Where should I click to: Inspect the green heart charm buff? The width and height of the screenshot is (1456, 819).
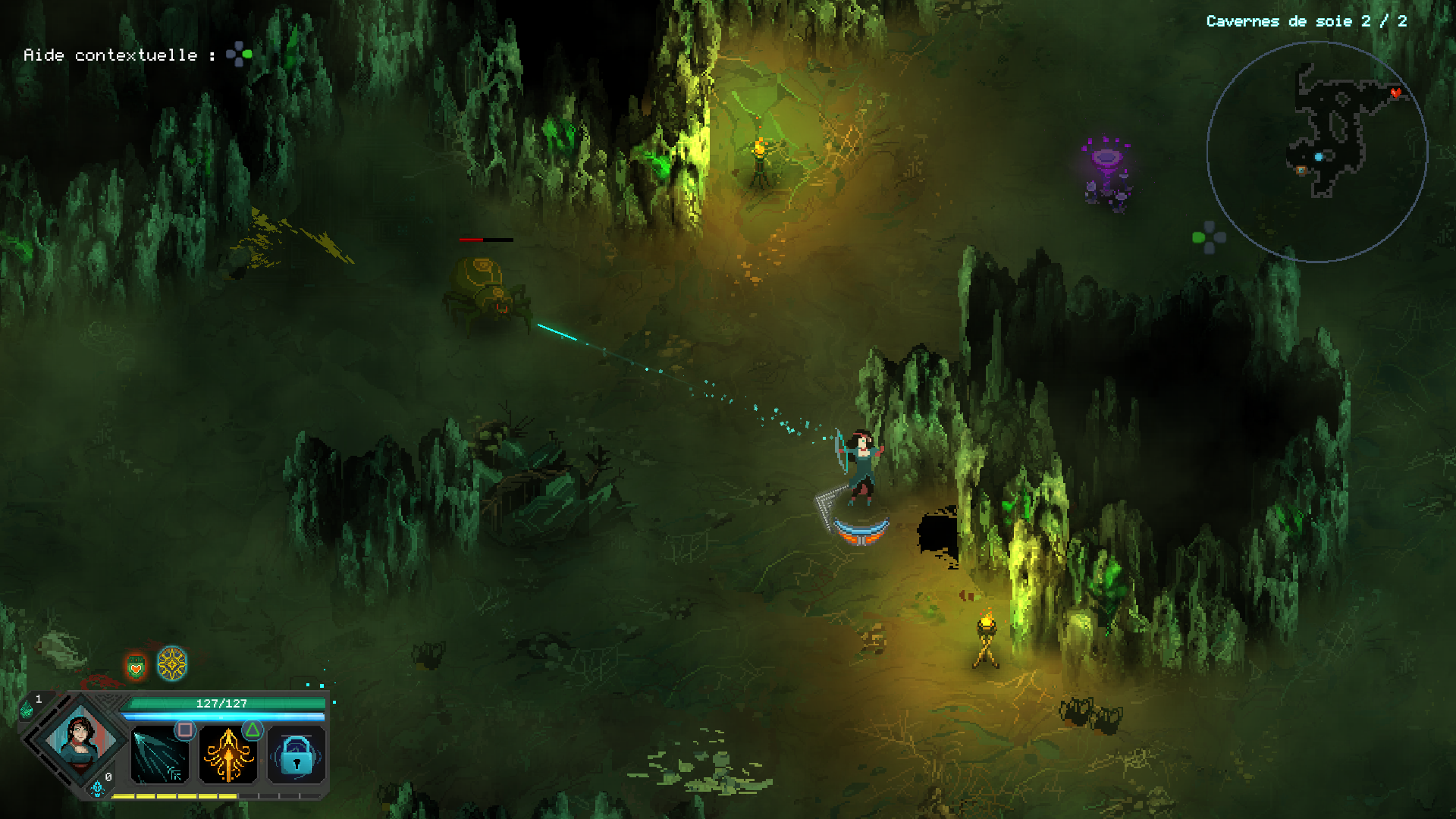coord(136,667)
